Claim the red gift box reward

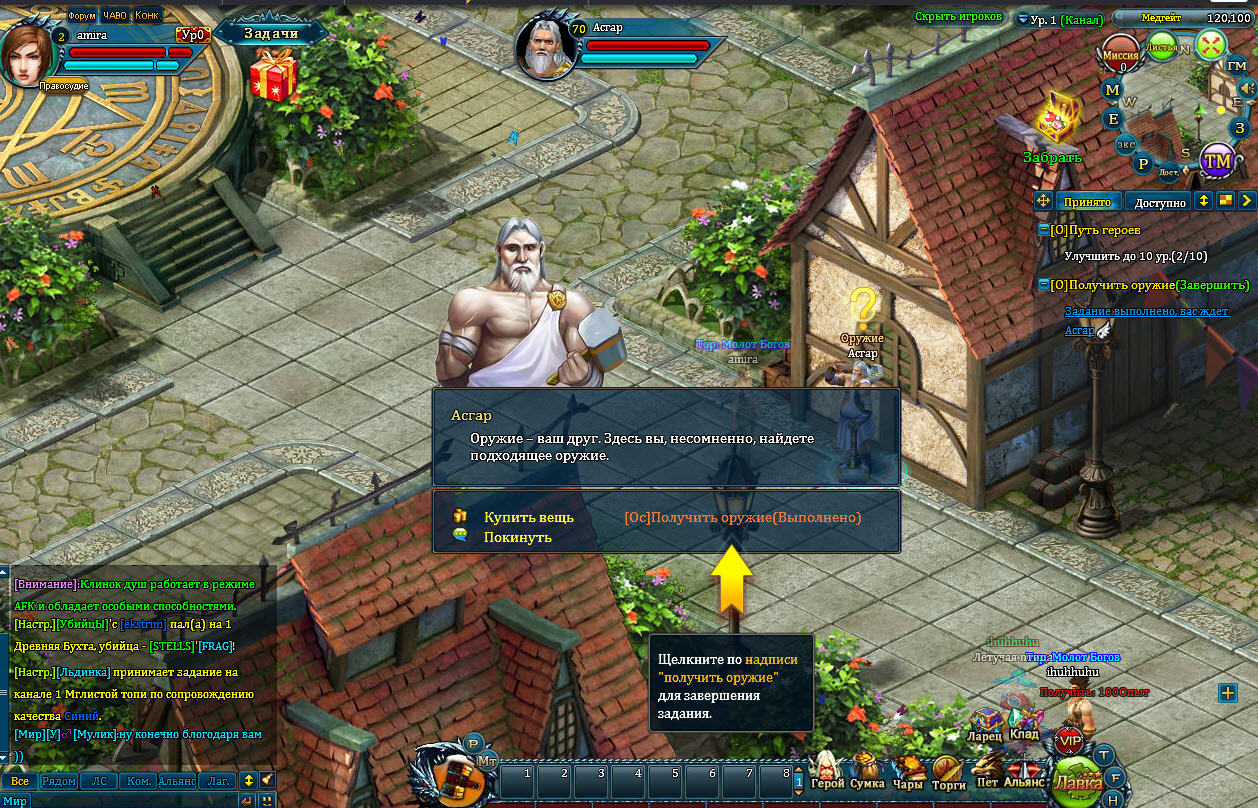point(273,75)
